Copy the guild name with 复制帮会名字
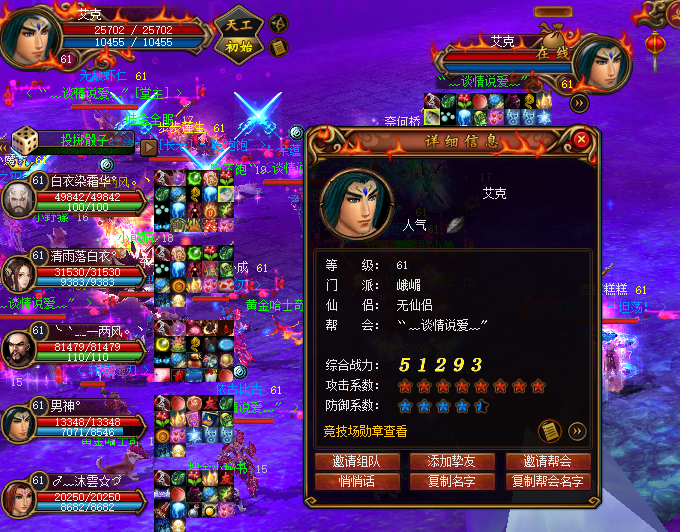Screen dimensions: 680x532 (547, 482)
